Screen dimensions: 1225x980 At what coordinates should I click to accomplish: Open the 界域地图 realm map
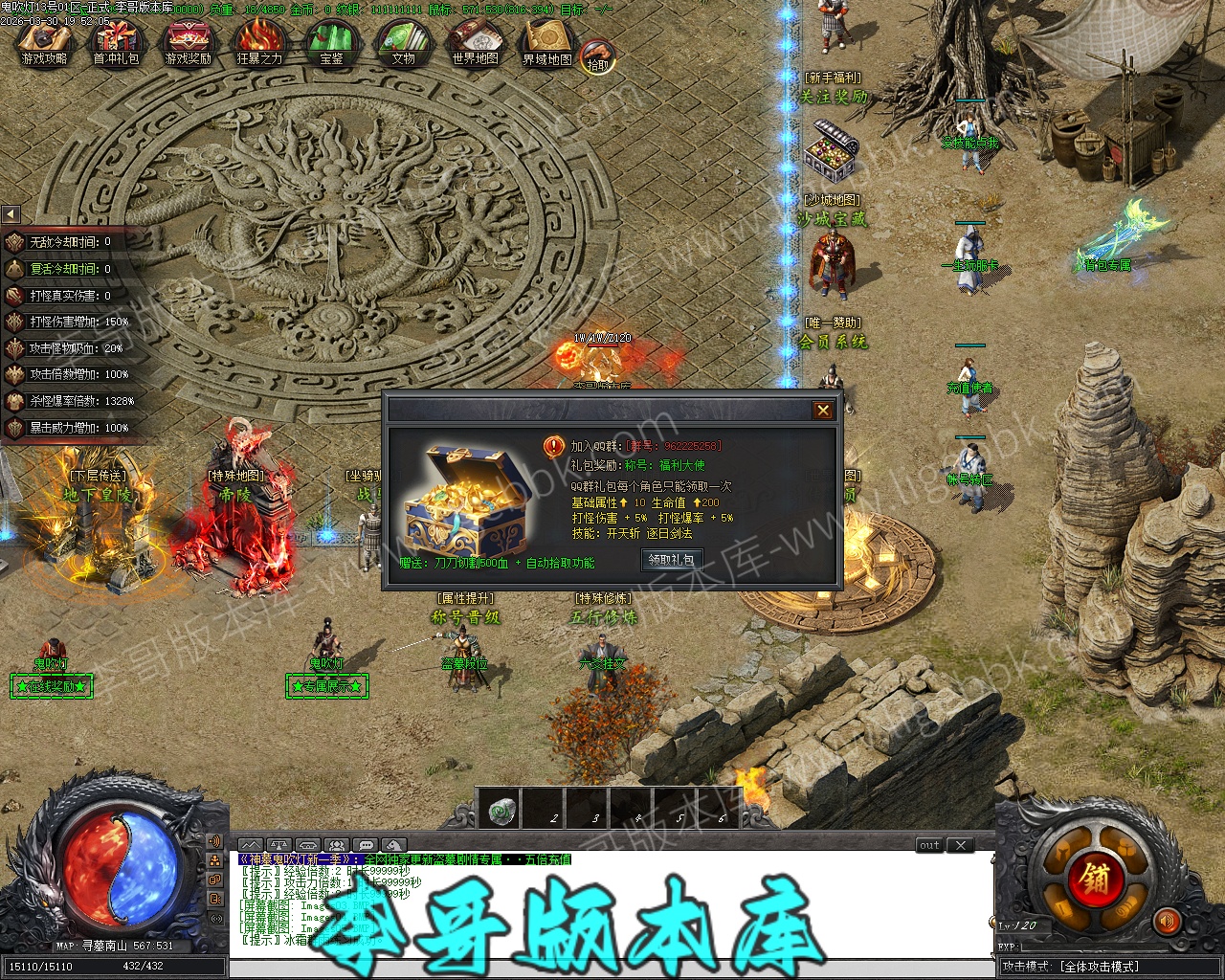pyautogui.click(x=546, y=44)
